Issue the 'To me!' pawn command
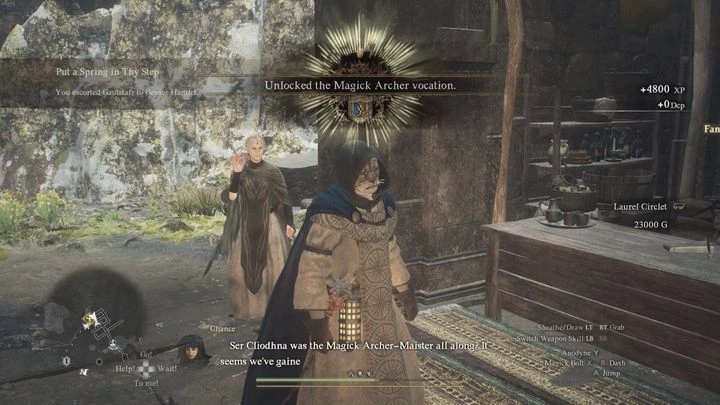Screen dimensions: 720x405 [x=146, y=383]
